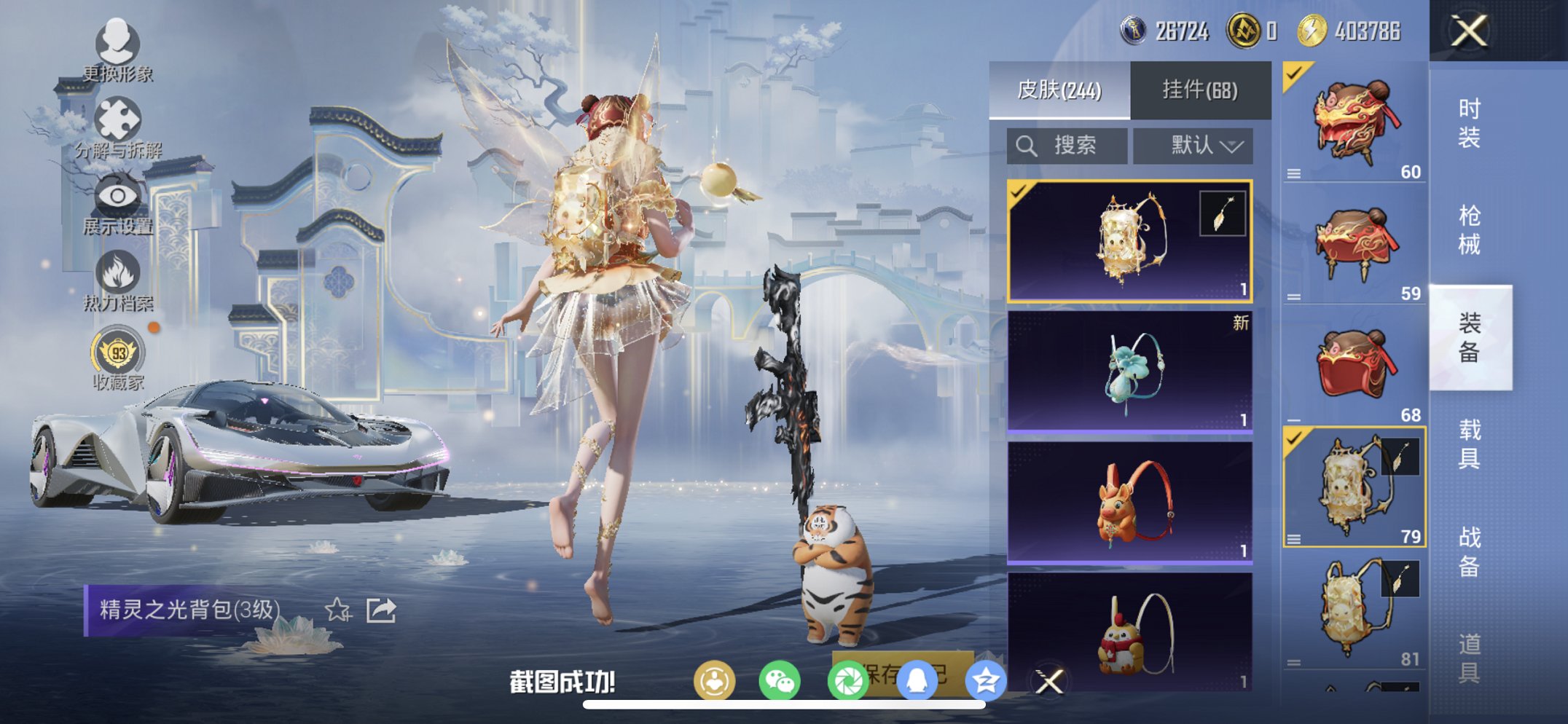Viewport: 1568px width, 724px height.
Task: Open the 默认 sort dropdown
Action: point(1193,146)
